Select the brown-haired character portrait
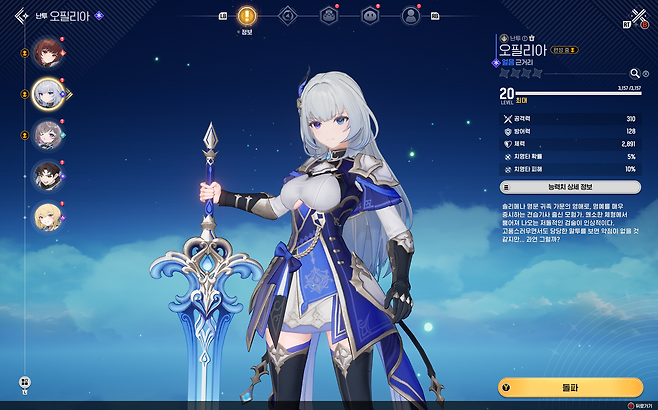This screenshot has height=410, width=658. coord(45,50)
